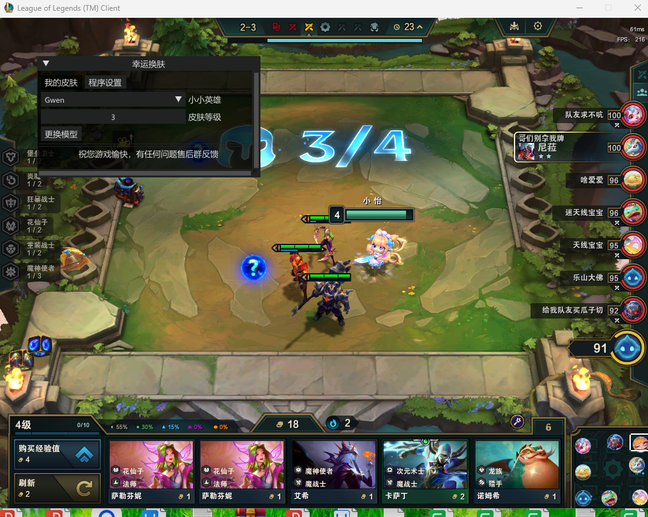Image resolution: width=648 pixels, height=517 pixels.
Task: Minimize the League of Legends client window
Action: 578,8
